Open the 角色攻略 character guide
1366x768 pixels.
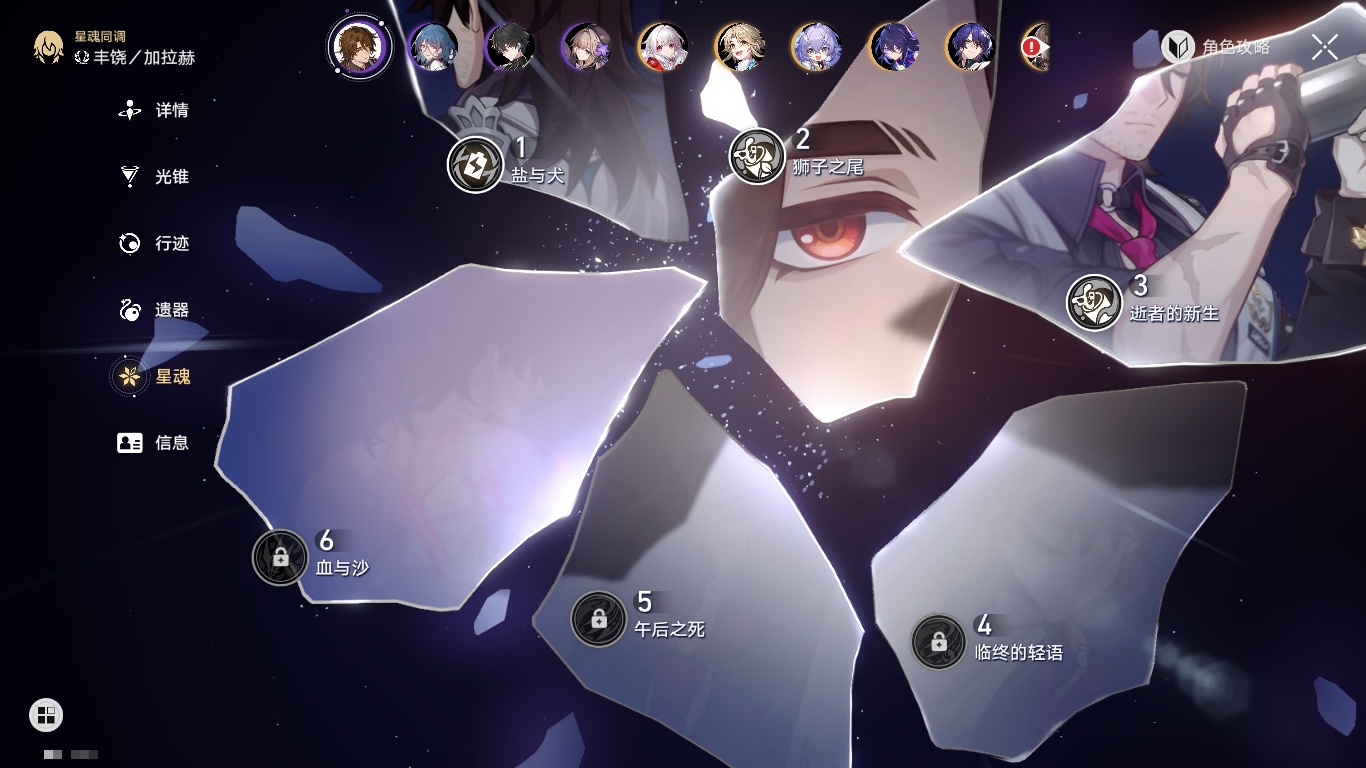1216,47
